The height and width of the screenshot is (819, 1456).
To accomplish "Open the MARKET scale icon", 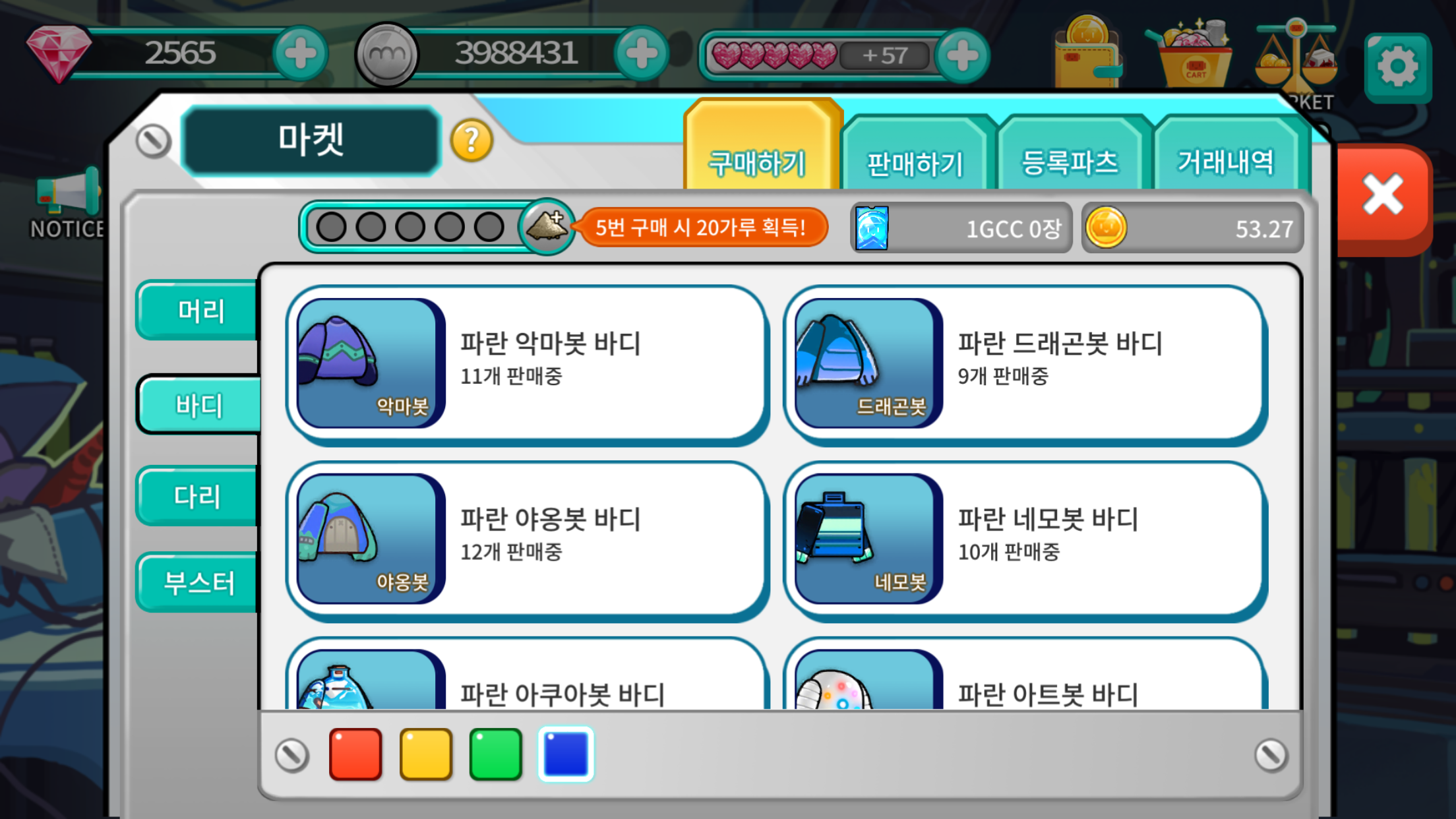I will tap(1296, 49).
